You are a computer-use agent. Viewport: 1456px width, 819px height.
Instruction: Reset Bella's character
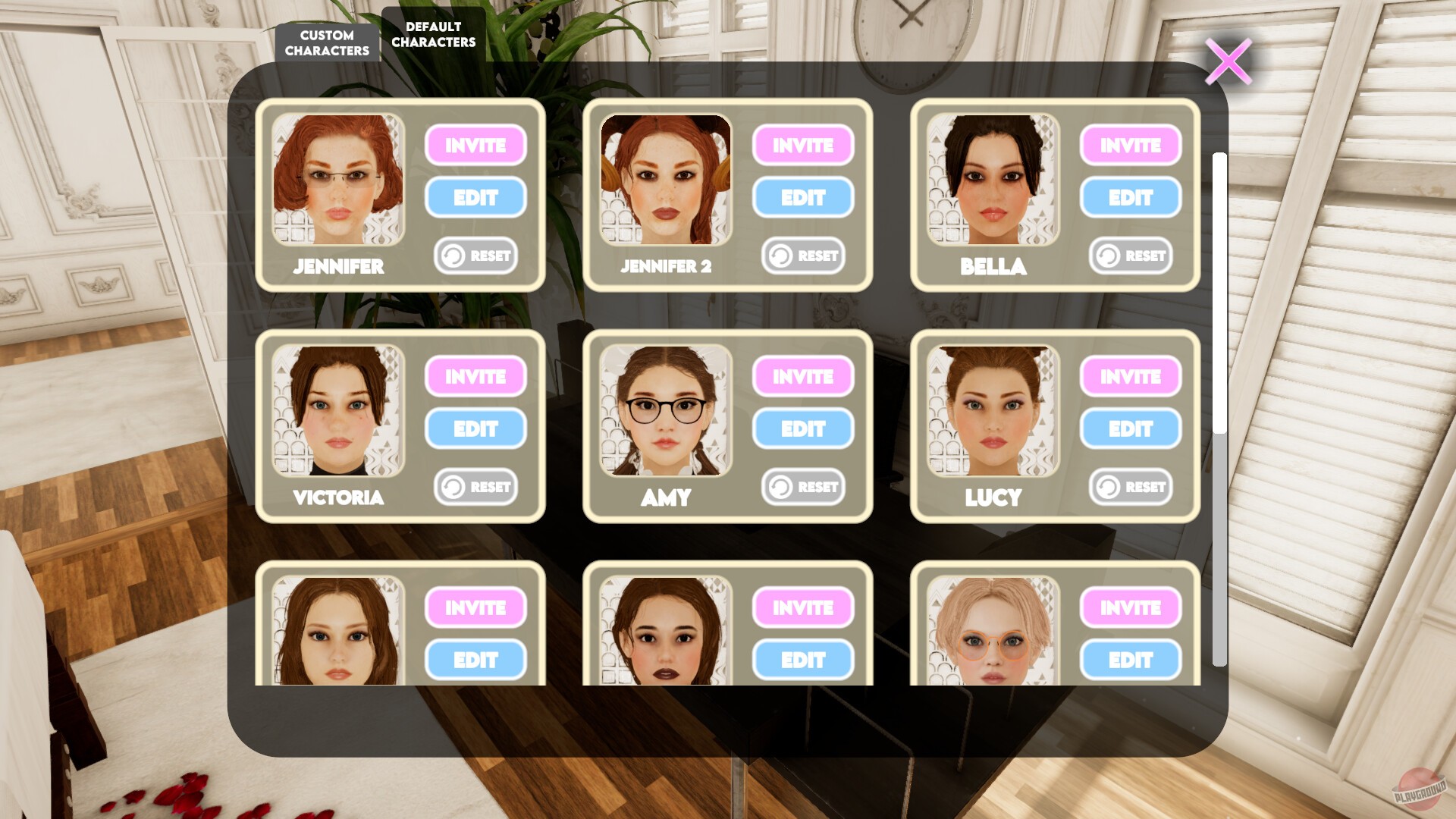coord(1130,256)
